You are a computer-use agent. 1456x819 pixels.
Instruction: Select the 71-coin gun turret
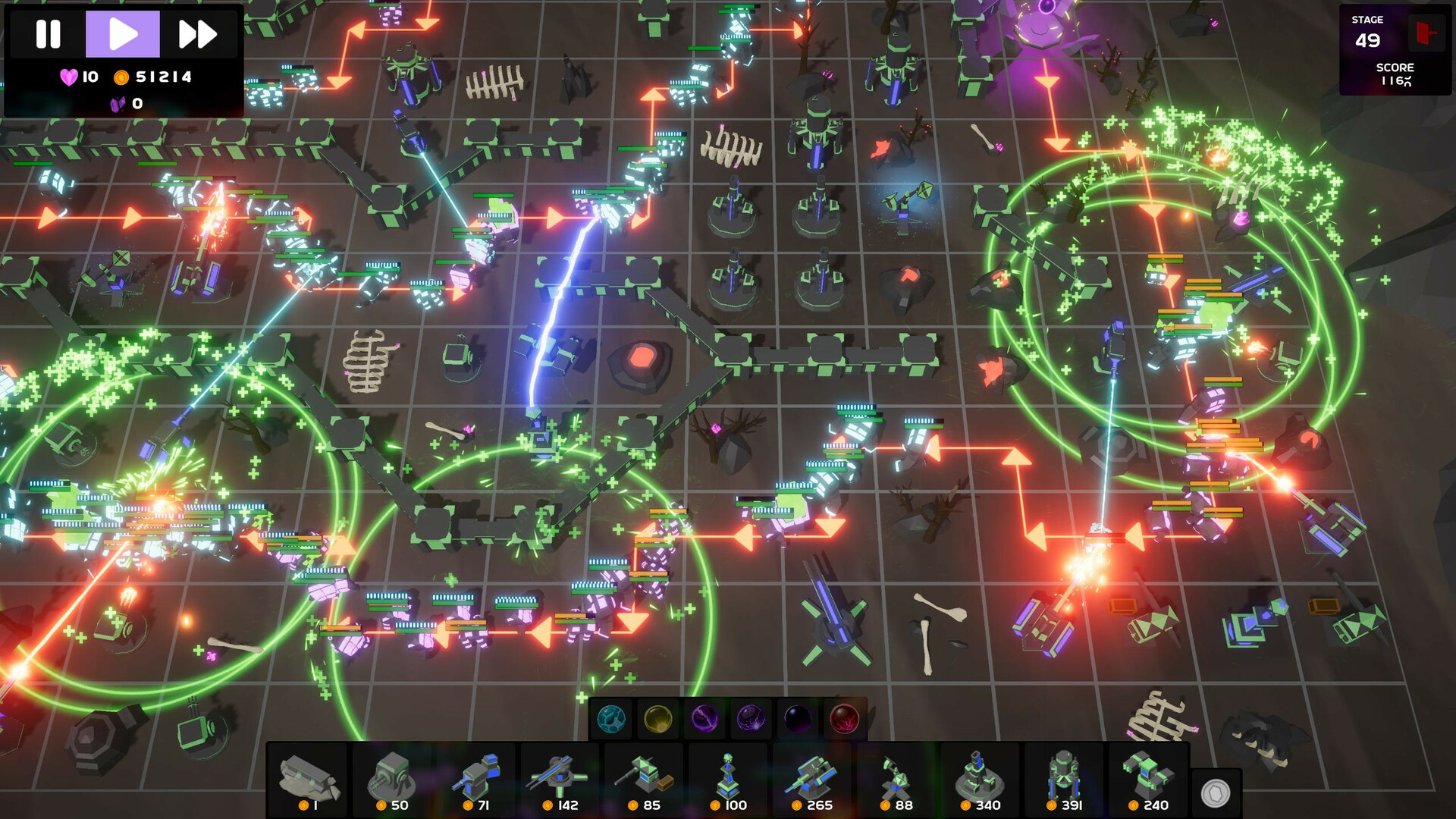point(478,773)
